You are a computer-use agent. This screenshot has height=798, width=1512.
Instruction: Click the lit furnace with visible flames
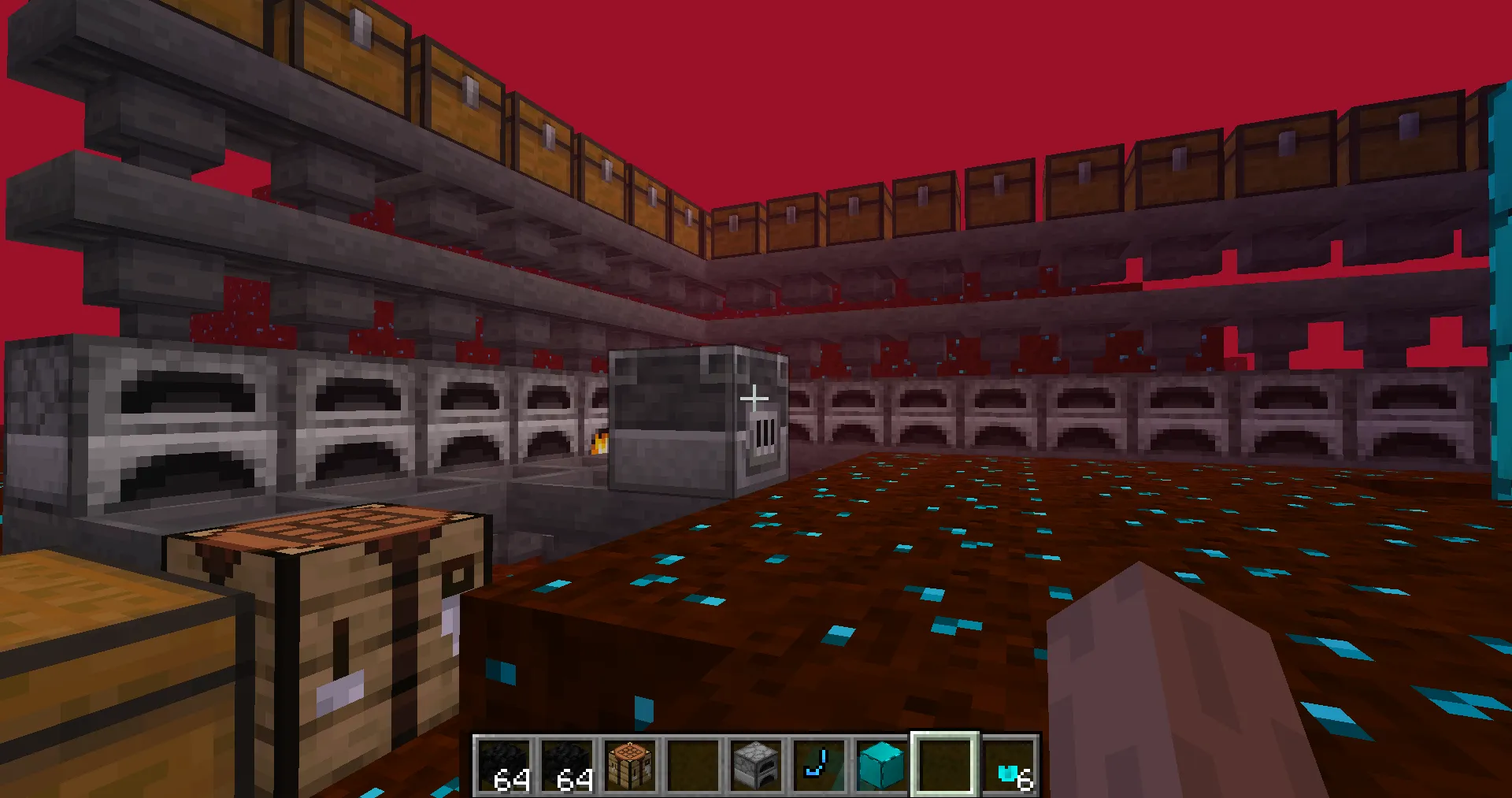tap(598, 441)
